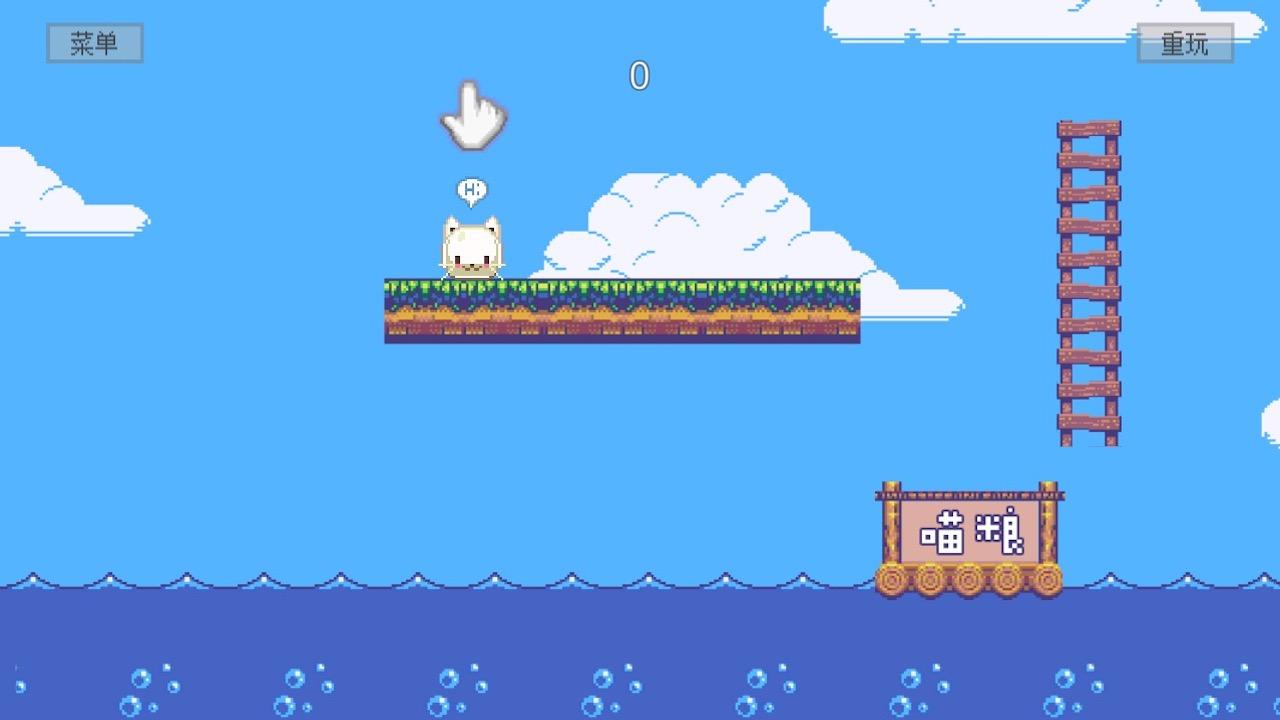The width and height of the screenshot is (1280, 720).
Task: Open the 菜单 menu
Action: 95,43
